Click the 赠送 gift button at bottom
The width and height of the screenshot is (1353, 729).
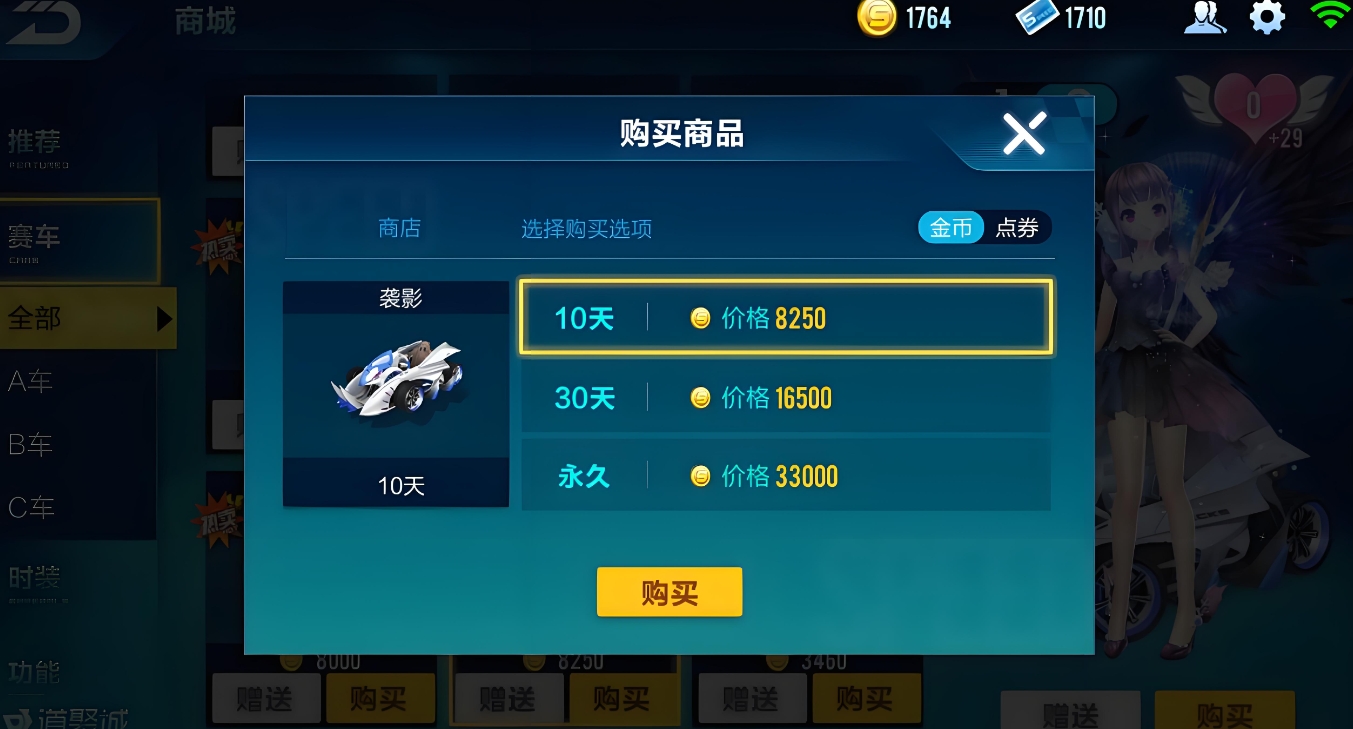click(x=265, y=698)
